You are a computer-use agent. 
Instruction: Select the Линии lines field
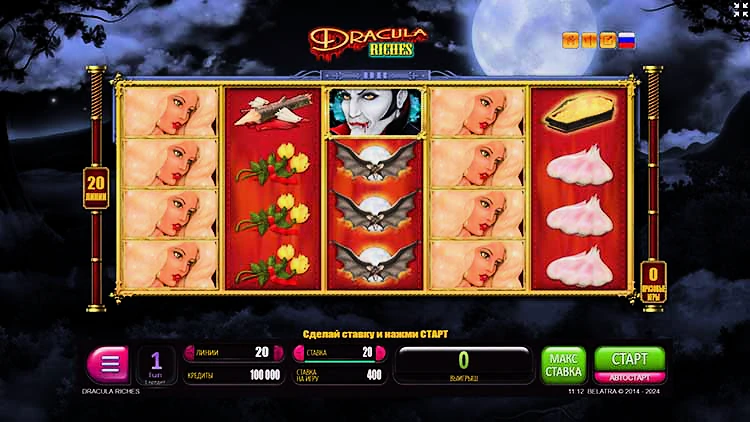229,352
